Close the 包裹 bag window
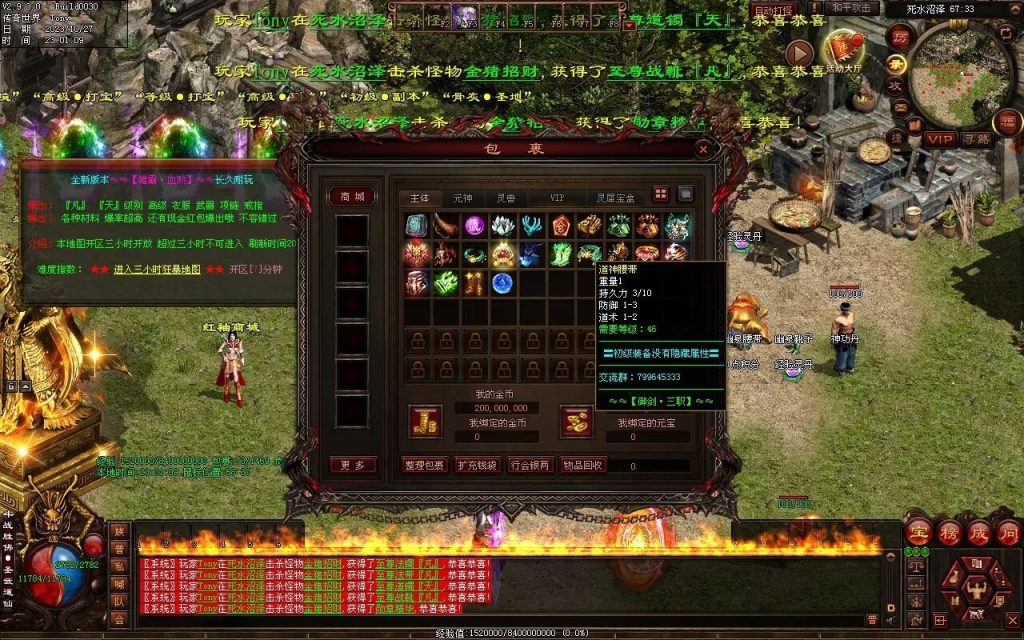This screenshot has width=1024, height=640. click(704, 150)
